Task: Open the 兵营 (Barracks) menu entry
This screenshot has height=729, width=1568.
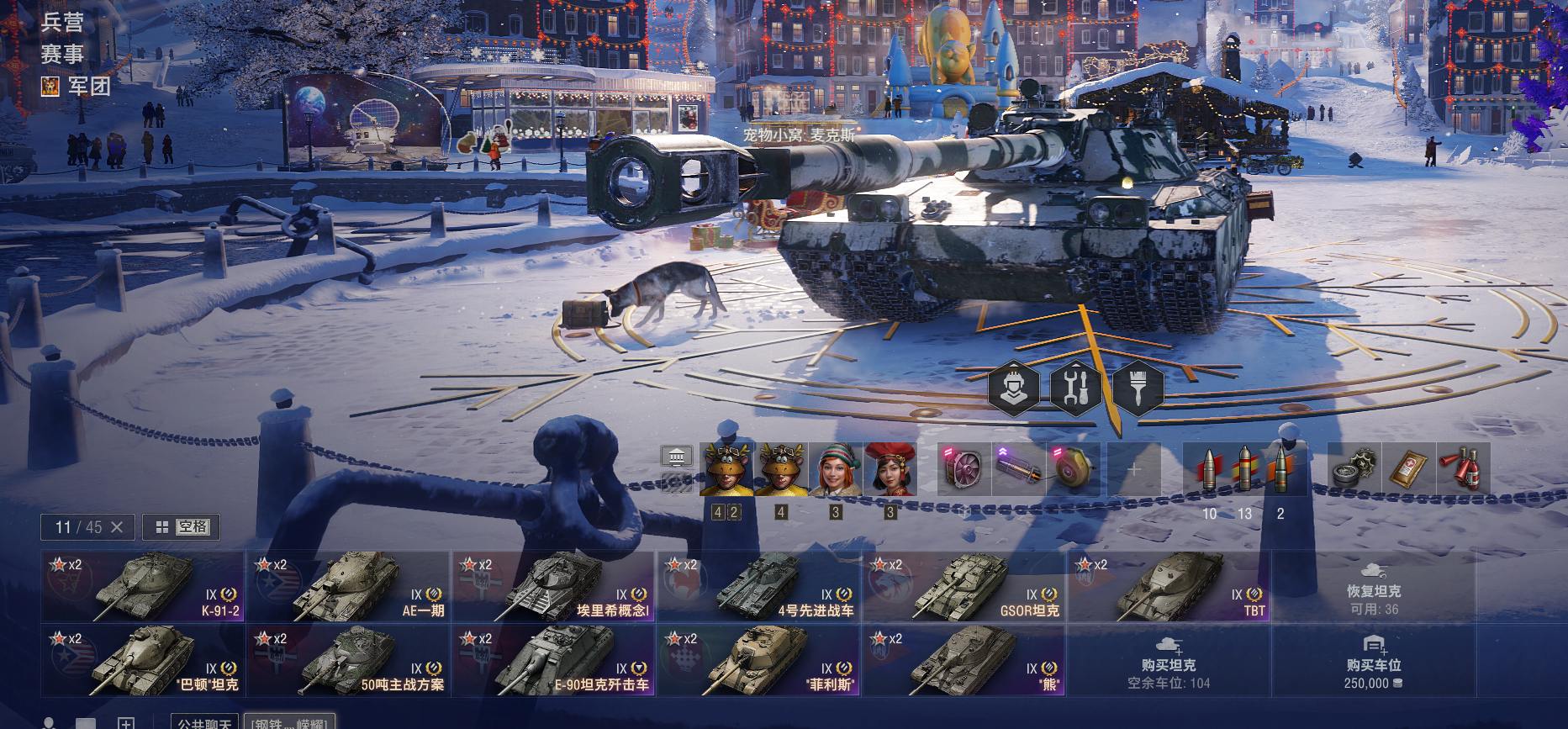Action: (63, 23)
